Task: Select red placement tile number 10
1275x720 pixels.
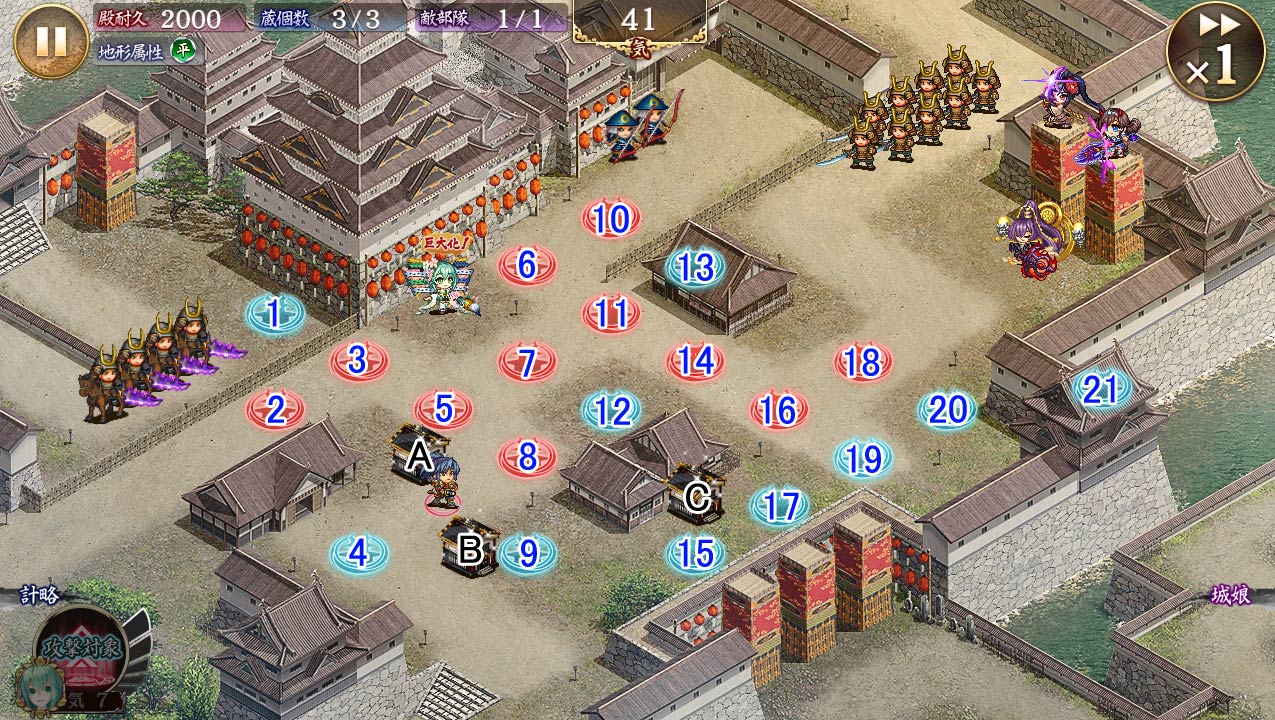Action: point(611,218)
